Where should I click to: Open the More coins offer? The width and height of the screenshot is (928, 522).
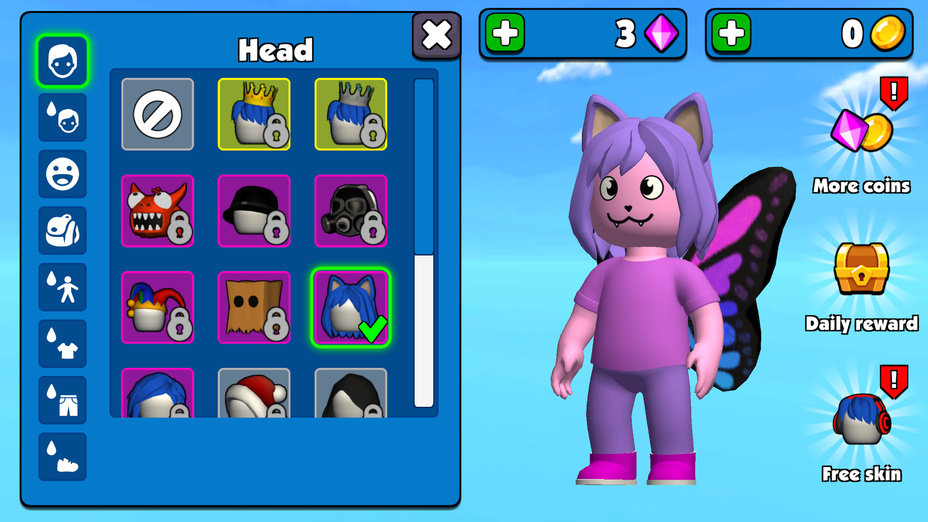point(861,145)
